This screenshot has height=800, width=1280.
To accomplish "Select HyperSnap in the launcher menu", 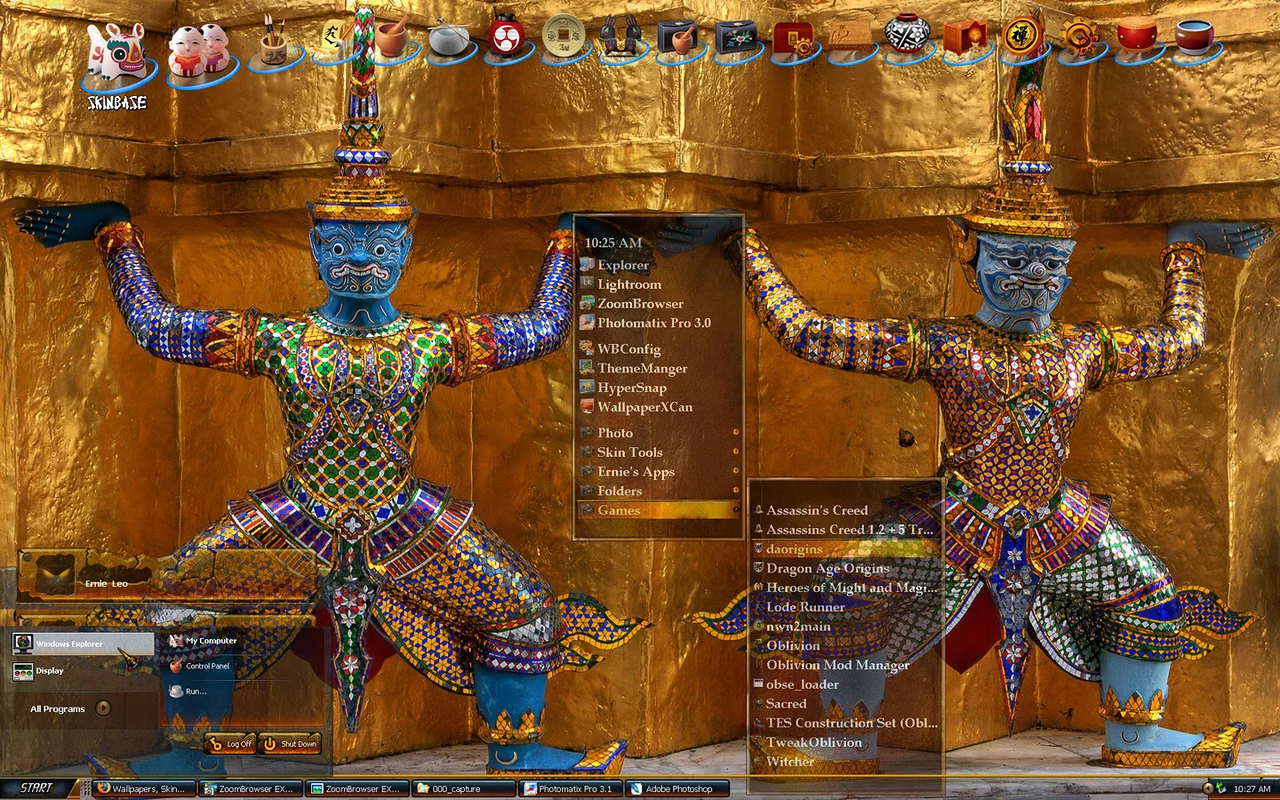I will pyautogui.click(x=631, y=388).
